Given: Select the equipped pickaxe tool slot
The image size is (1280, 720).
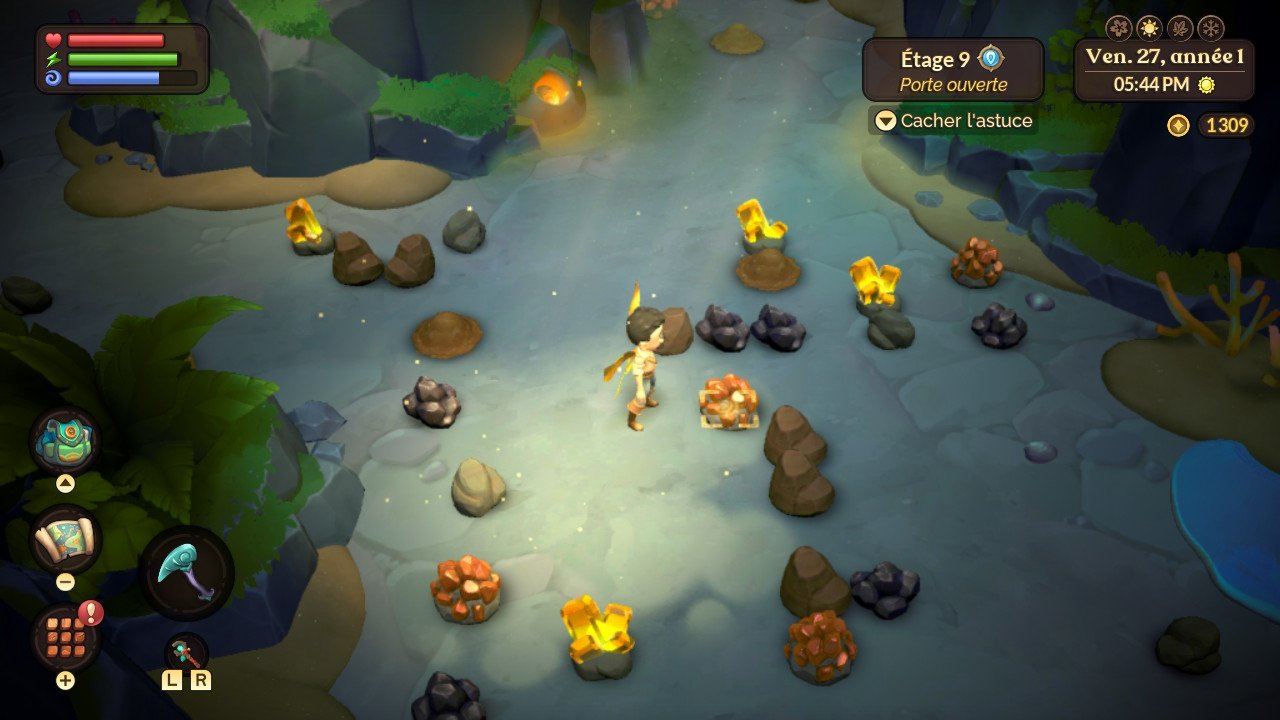Looking at the screenshot, I should 186,573.
